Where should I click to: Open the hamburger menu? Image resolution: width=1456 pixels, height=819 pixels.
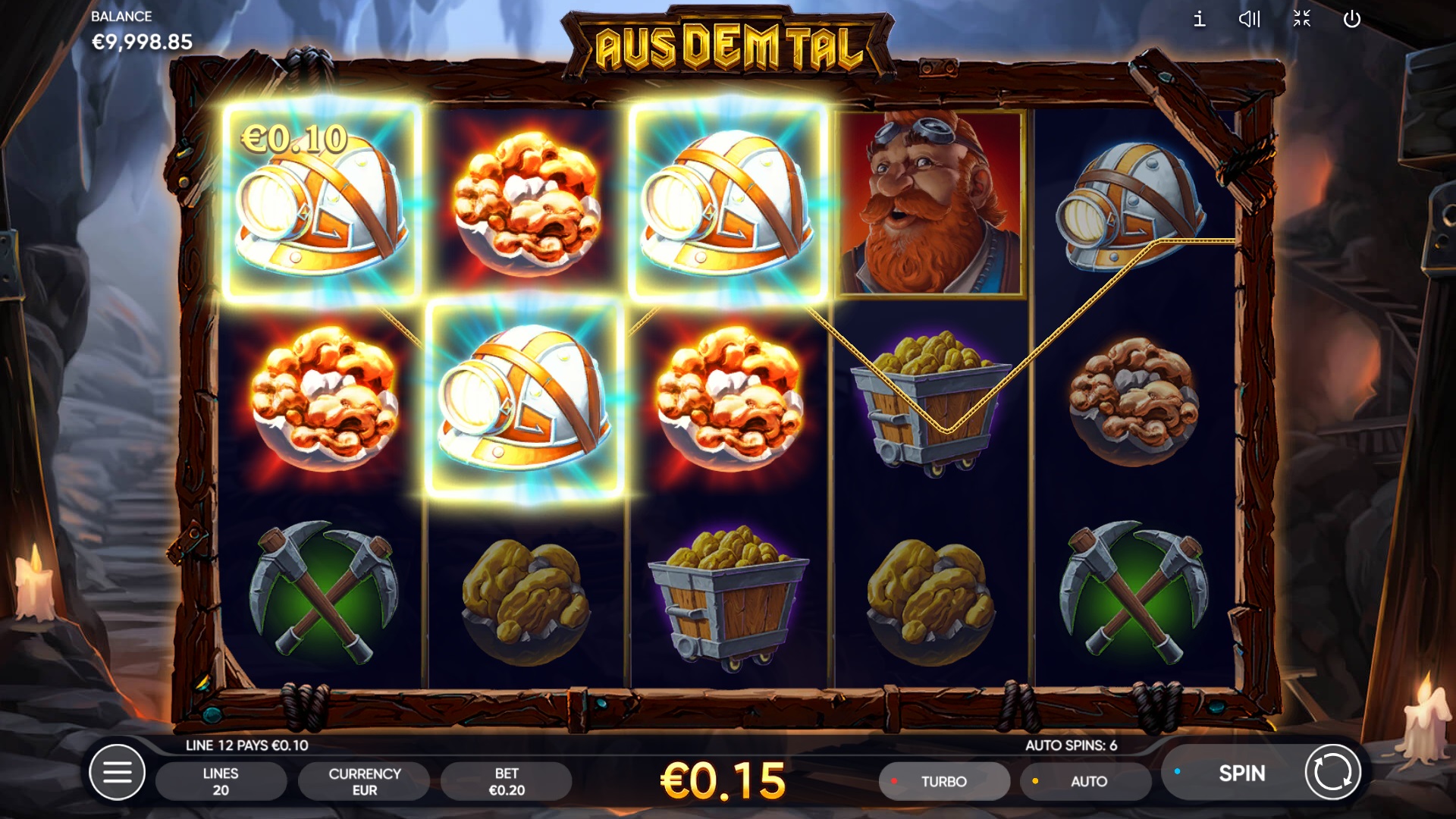coord(117,773)
